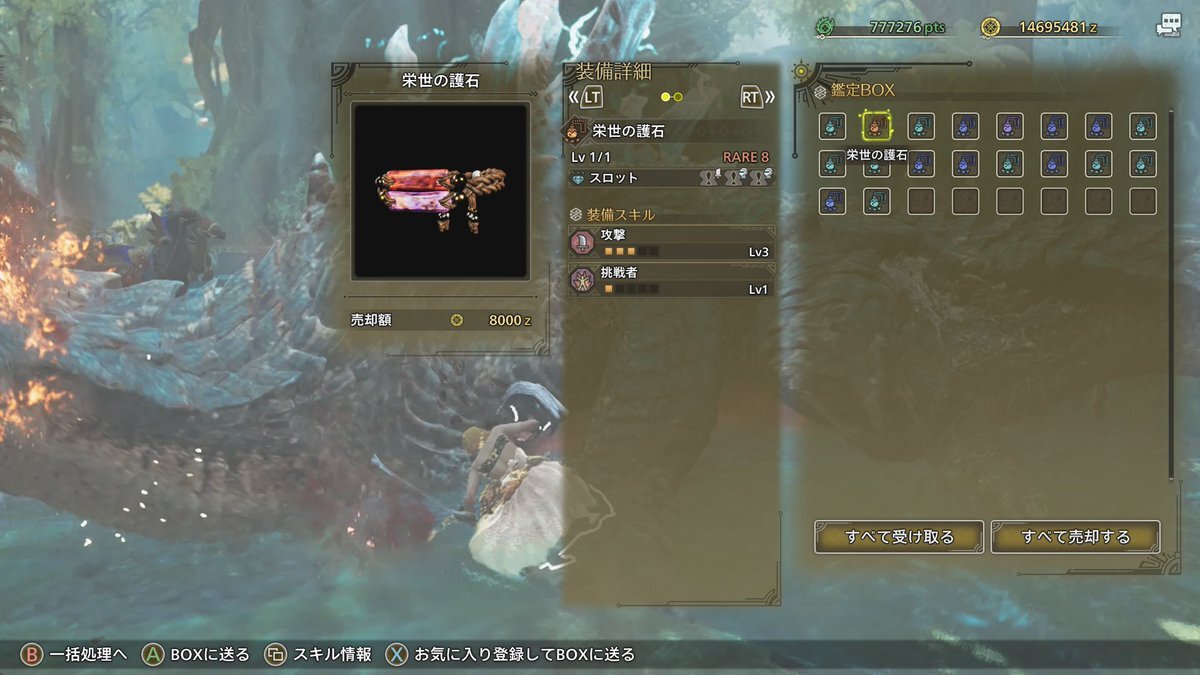Select the highlighted orange 栄世の護石 charm slot
The height and width of the screenshot is (675, 1200).
click(877, 126)
